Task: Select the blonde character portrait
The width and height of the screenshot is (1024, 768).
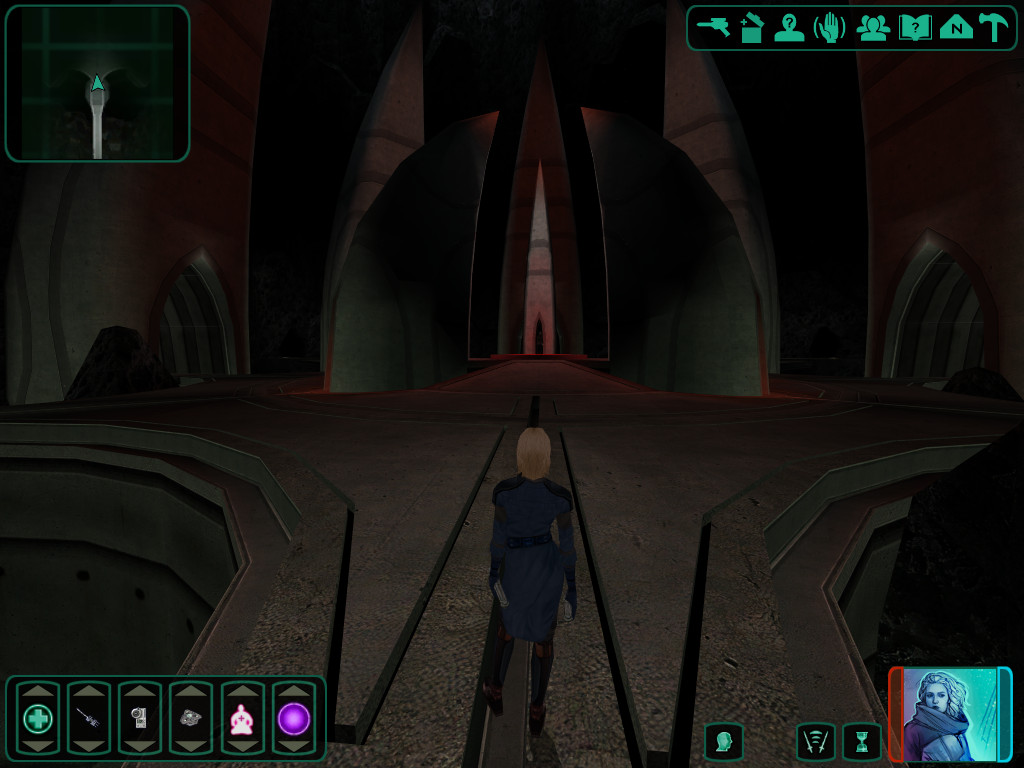Action: pos(950,715)
